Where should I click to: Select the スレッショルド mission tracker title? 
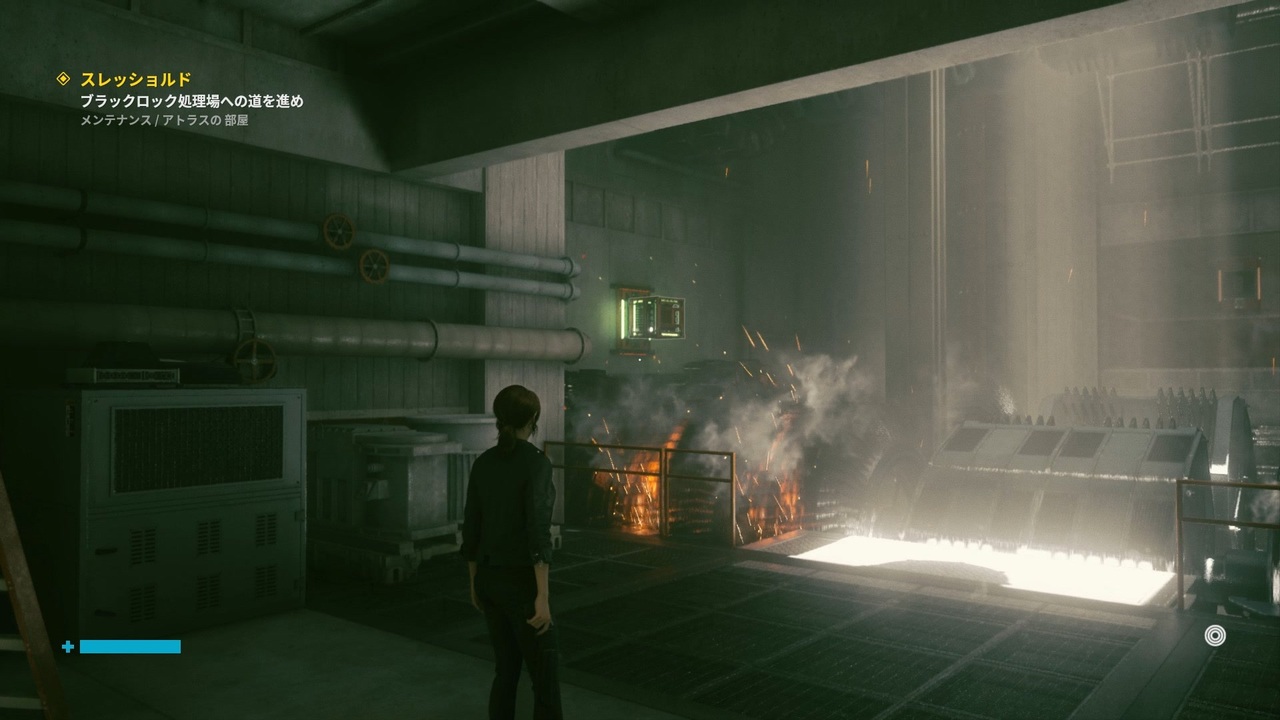(135, 79)
